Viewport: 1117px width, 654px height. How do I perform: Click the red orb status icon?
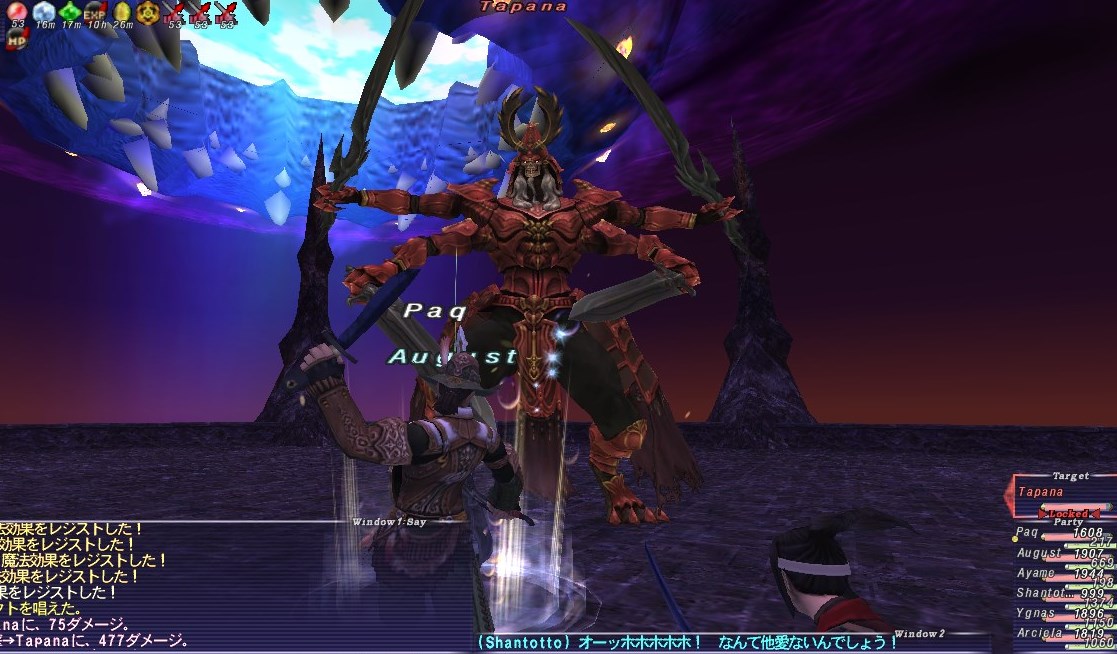pos(17,13)
